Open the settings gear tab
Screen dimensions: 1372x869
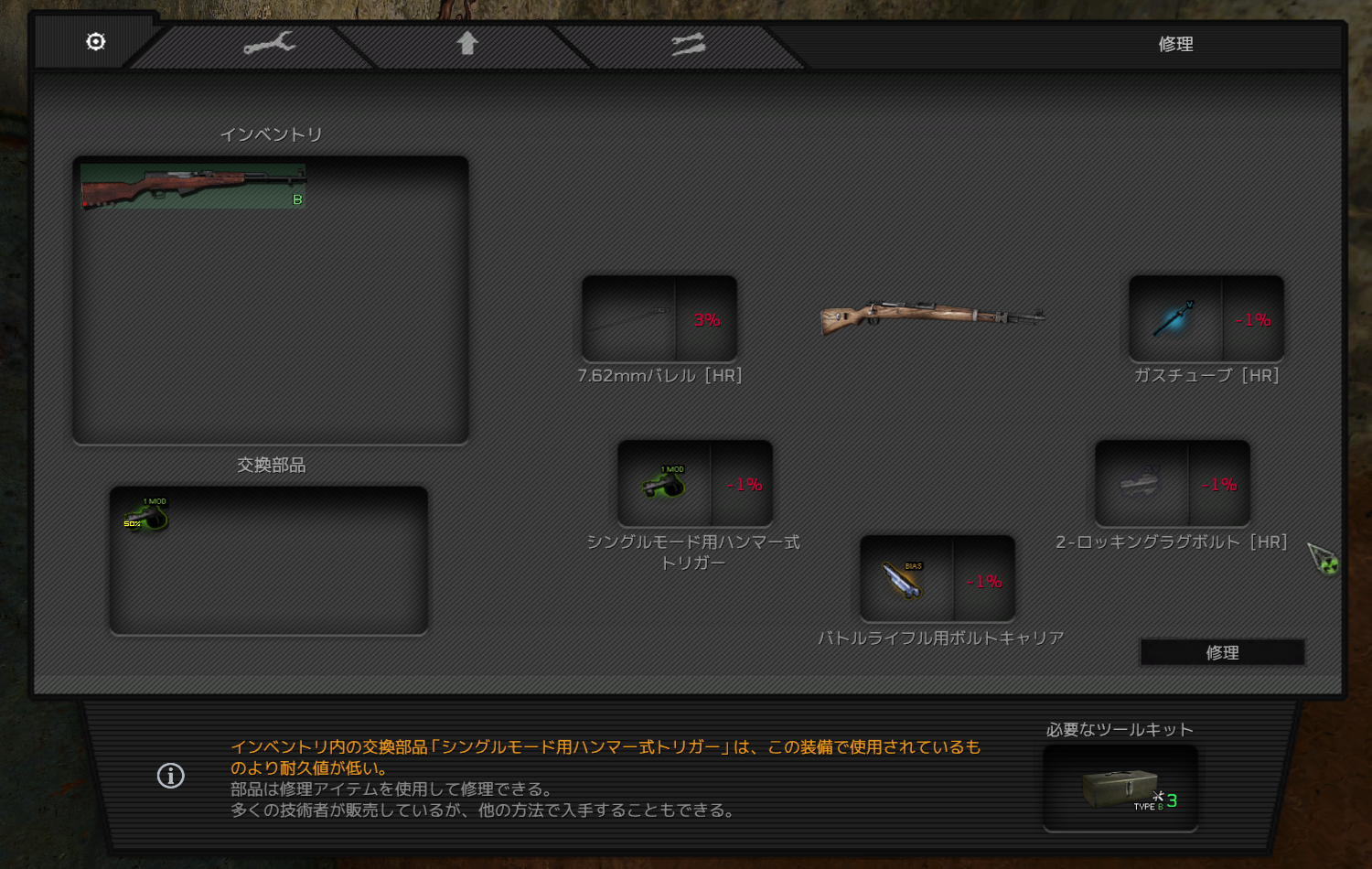point(94,42)
